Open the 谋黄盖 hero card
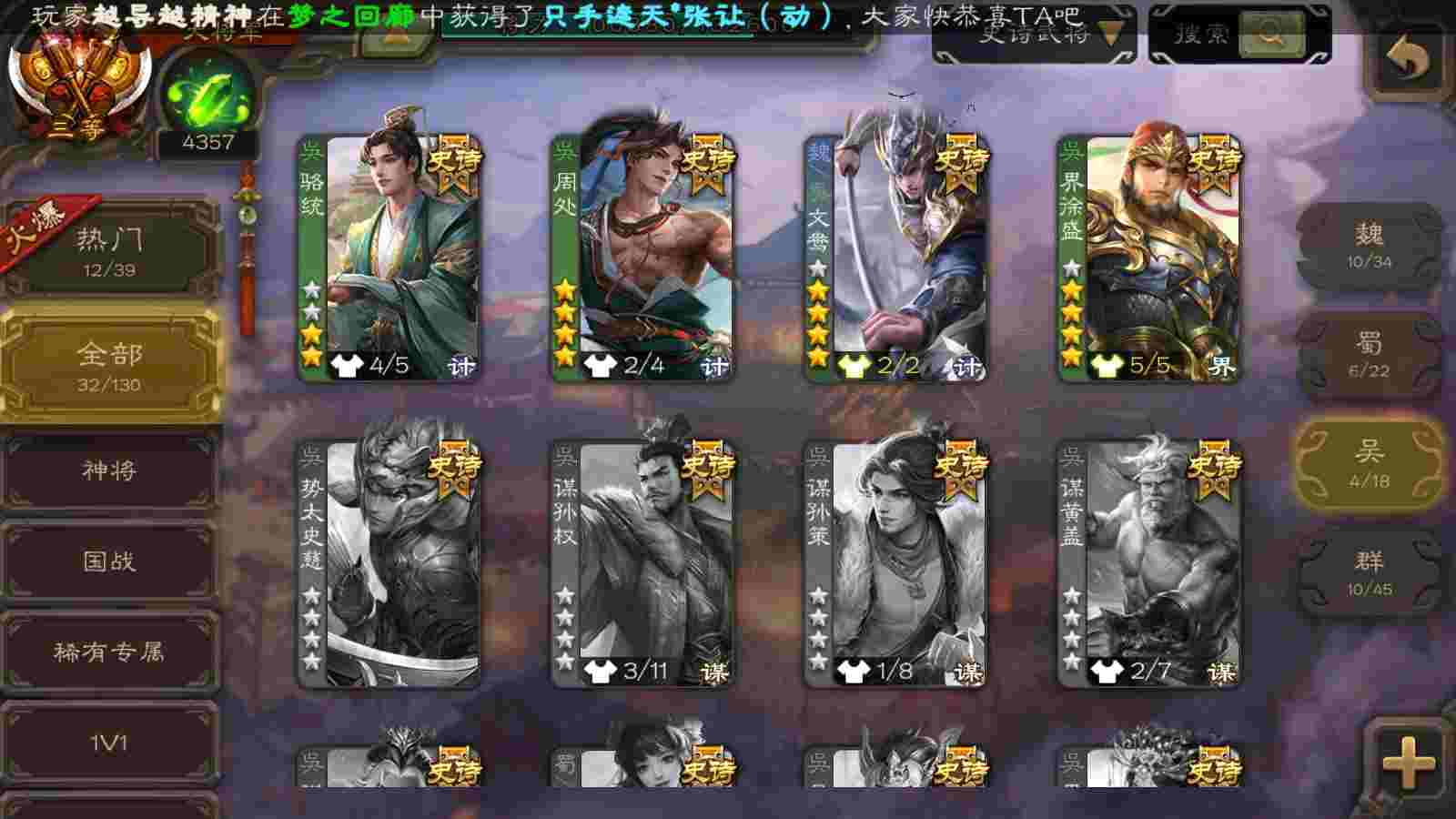This screenshot has height=819, width=1456. point(1148,563)
